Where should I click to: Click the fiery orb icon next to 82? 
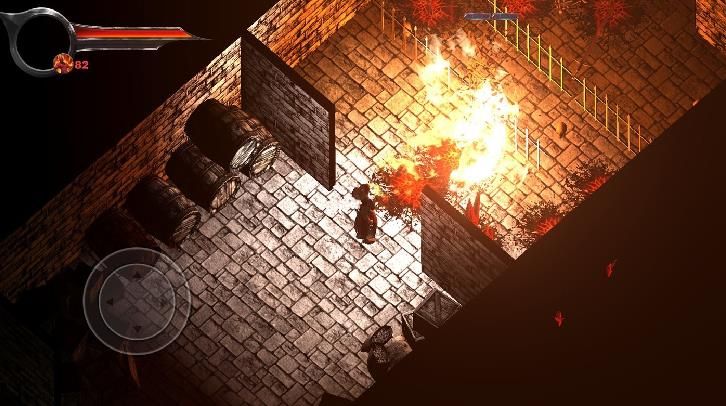pos(63,64)
